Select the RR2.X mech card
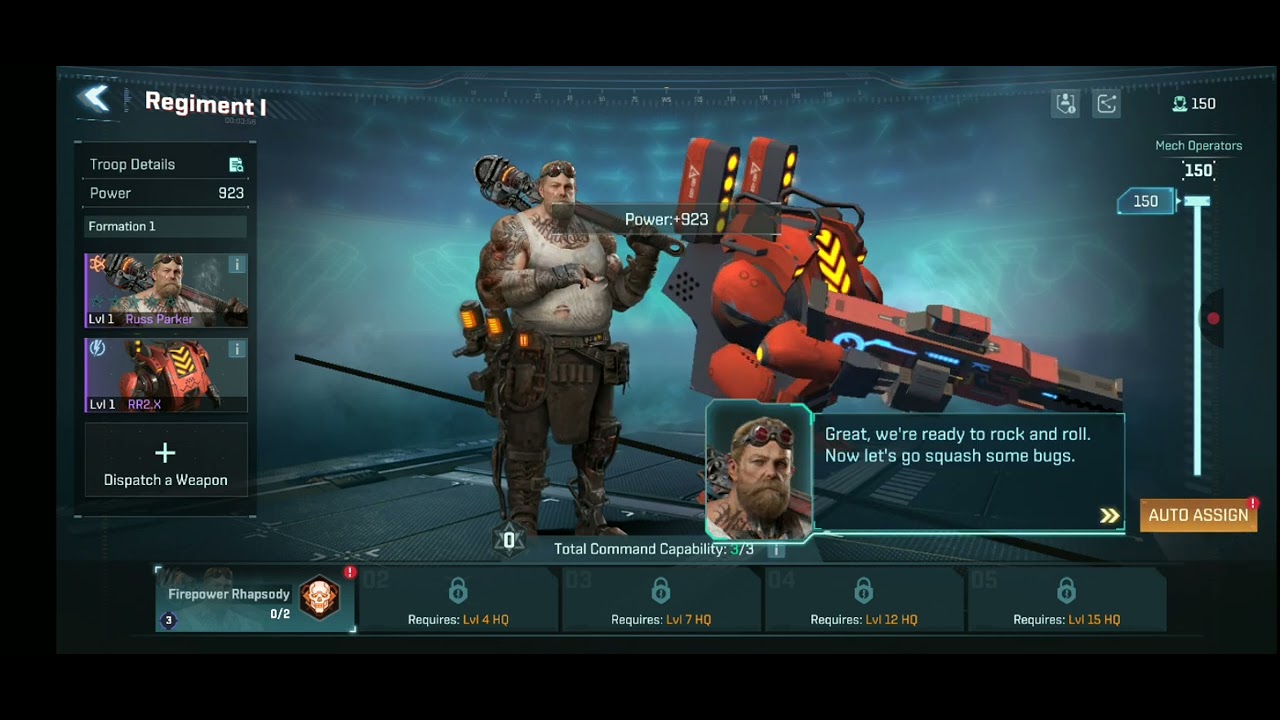 click(160, 375)
